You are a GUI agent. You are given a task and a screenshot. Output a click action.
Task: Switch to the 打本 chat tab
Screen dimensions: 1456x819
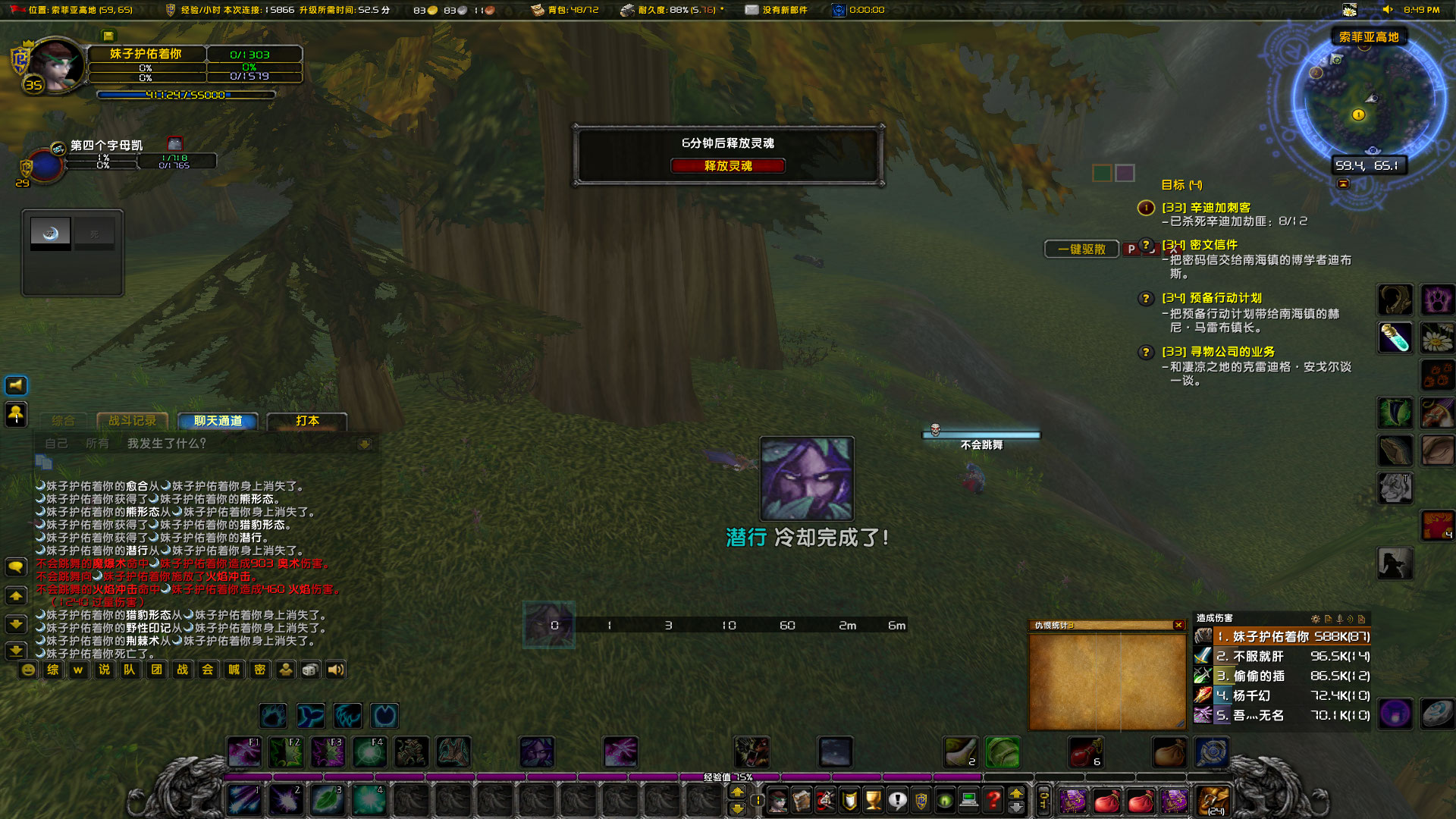[x=307, y=421]
